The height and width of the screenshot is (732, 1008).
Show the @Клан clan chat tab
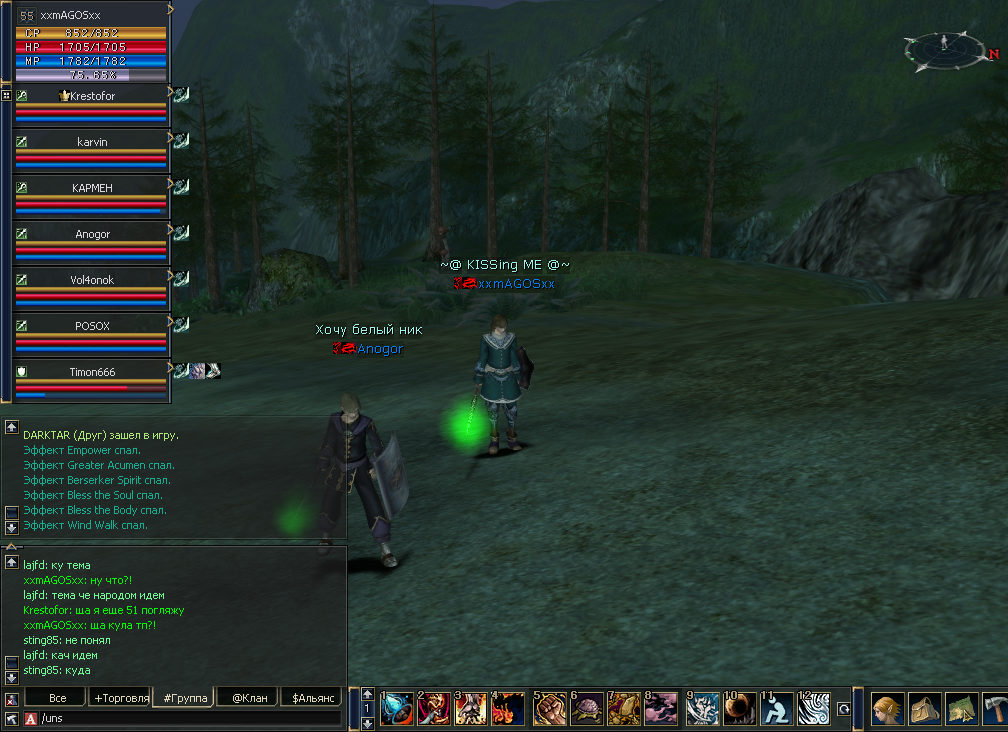point(247,698)
